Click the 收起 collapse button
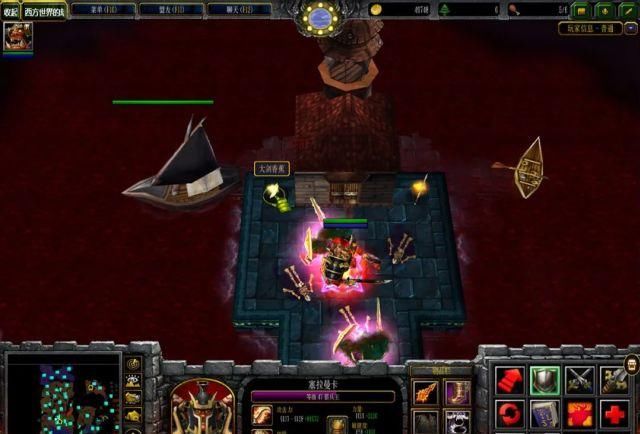The image size is (640, 434). coord(10,11)
